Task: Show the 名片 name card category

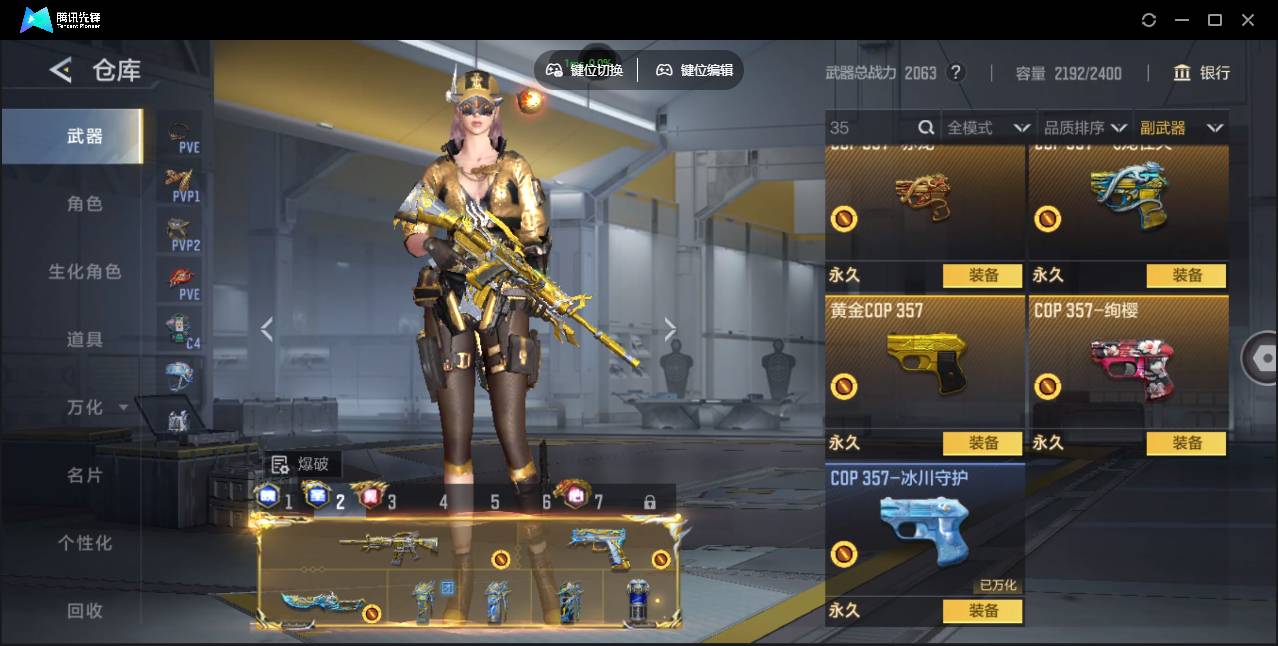Action: pos(84,476)
